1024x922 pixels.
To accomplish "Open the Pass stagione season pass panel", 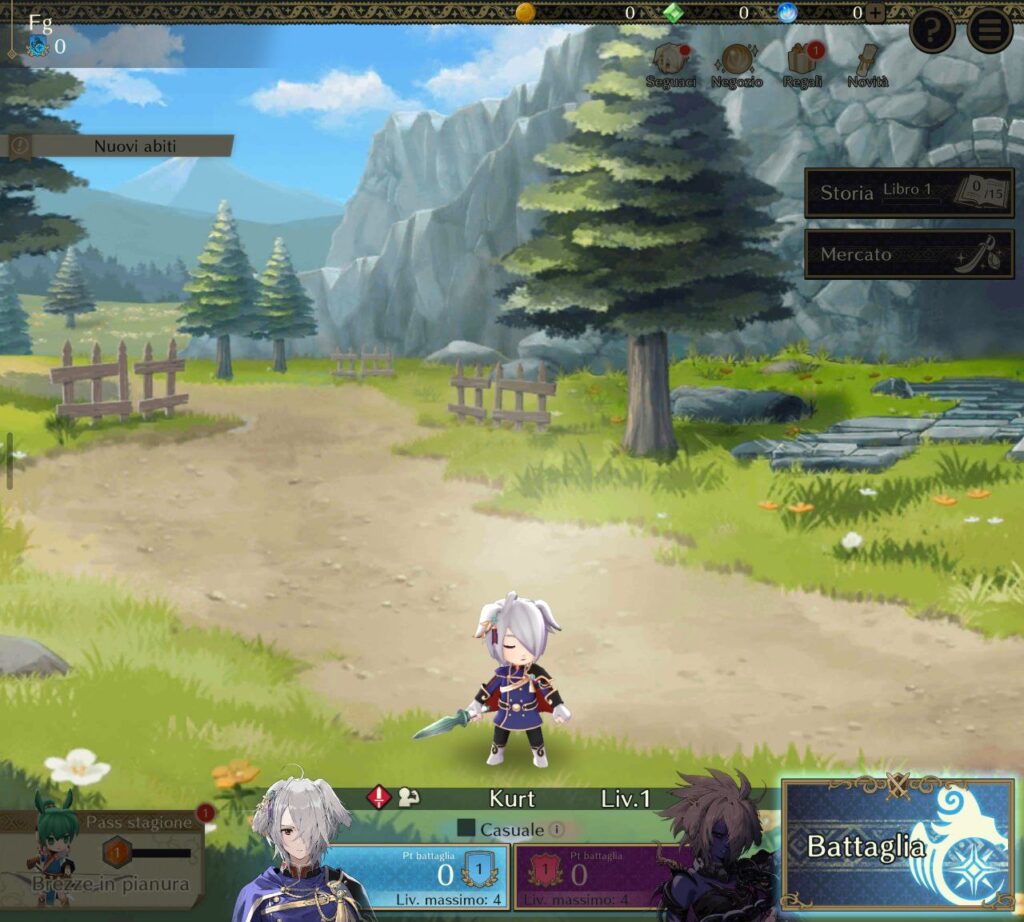I will tap(103, 857).
